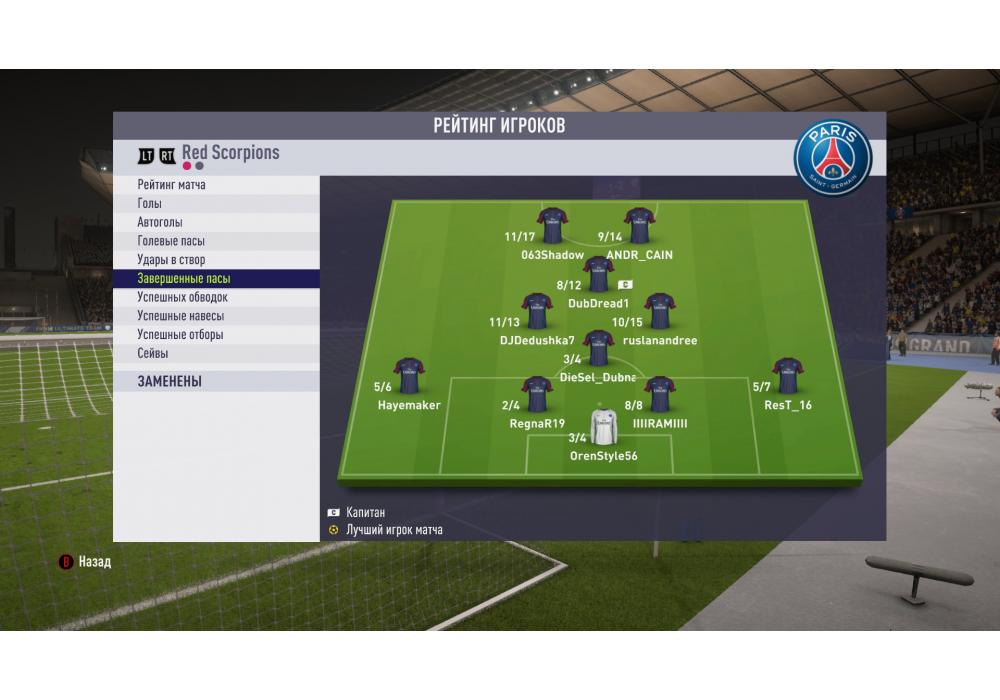Choose right back ResT_16
Image resolution: width=1000 pixels, height=700 pixels.
[x=788, y=376]
